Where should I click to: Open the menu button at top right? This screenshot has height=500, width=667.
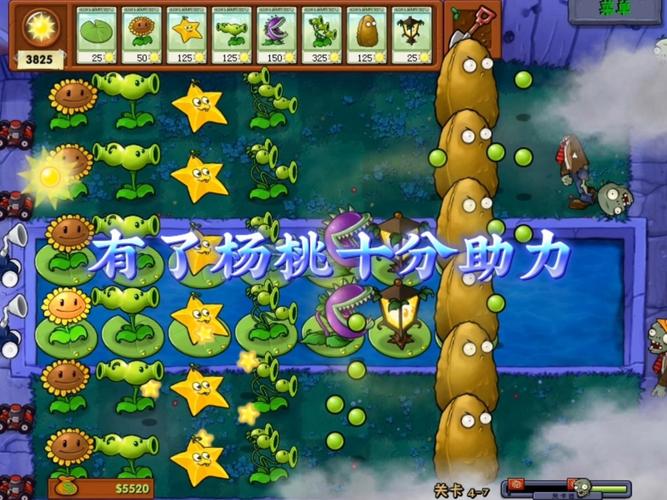coord(616,9)
